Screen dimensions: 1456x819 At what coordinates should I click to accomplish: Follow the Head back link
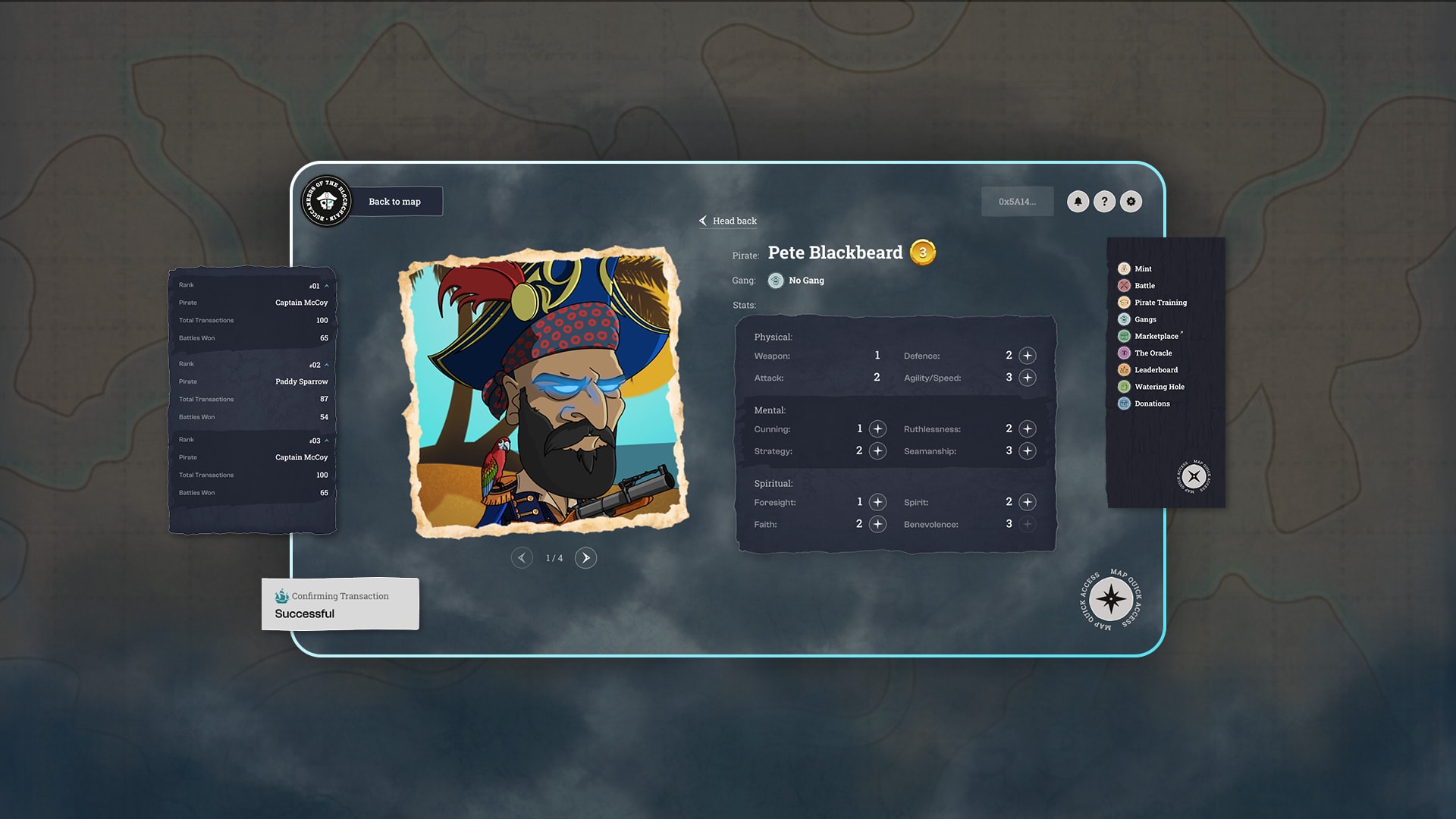[728, 221]
